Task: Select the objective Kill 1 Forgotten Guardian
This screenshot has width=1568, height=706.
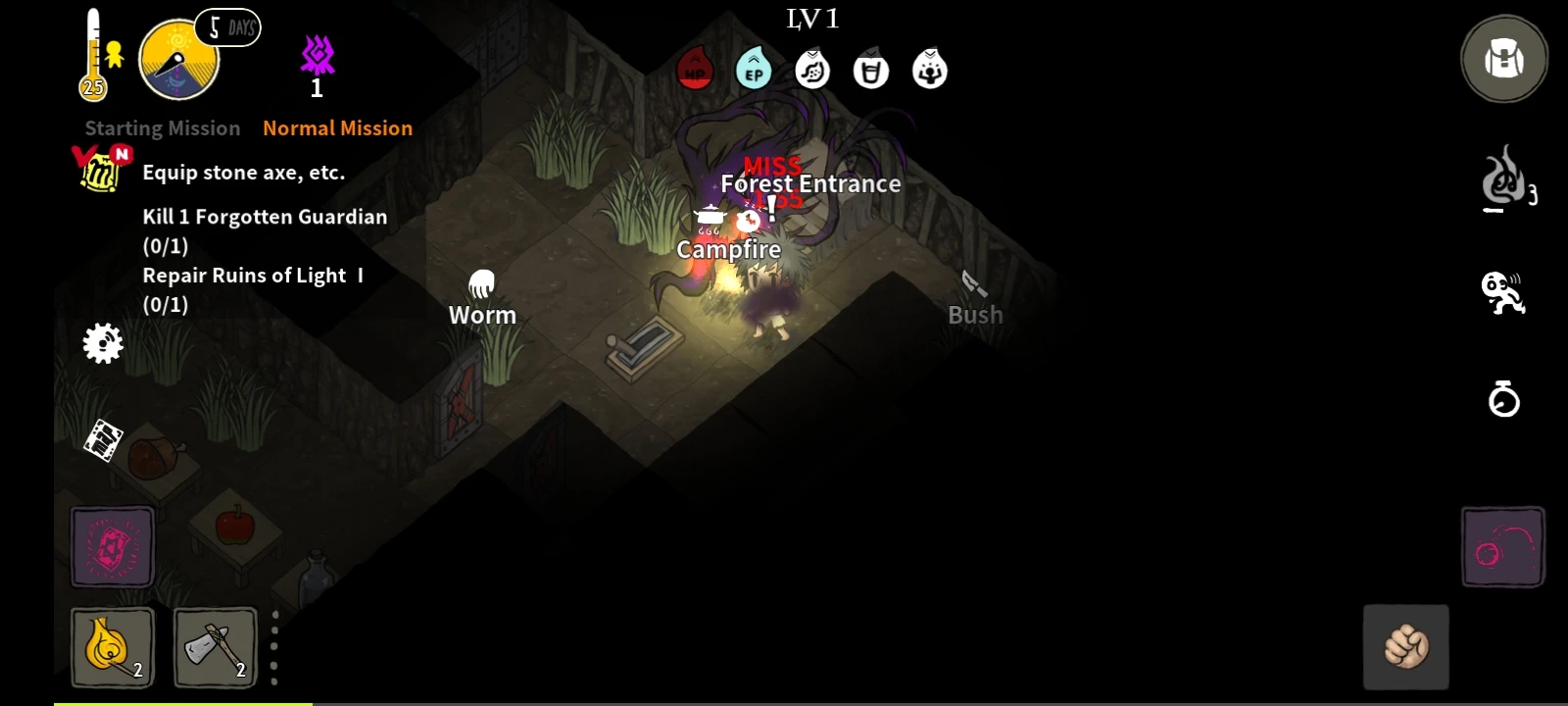Action: [265, 217]
